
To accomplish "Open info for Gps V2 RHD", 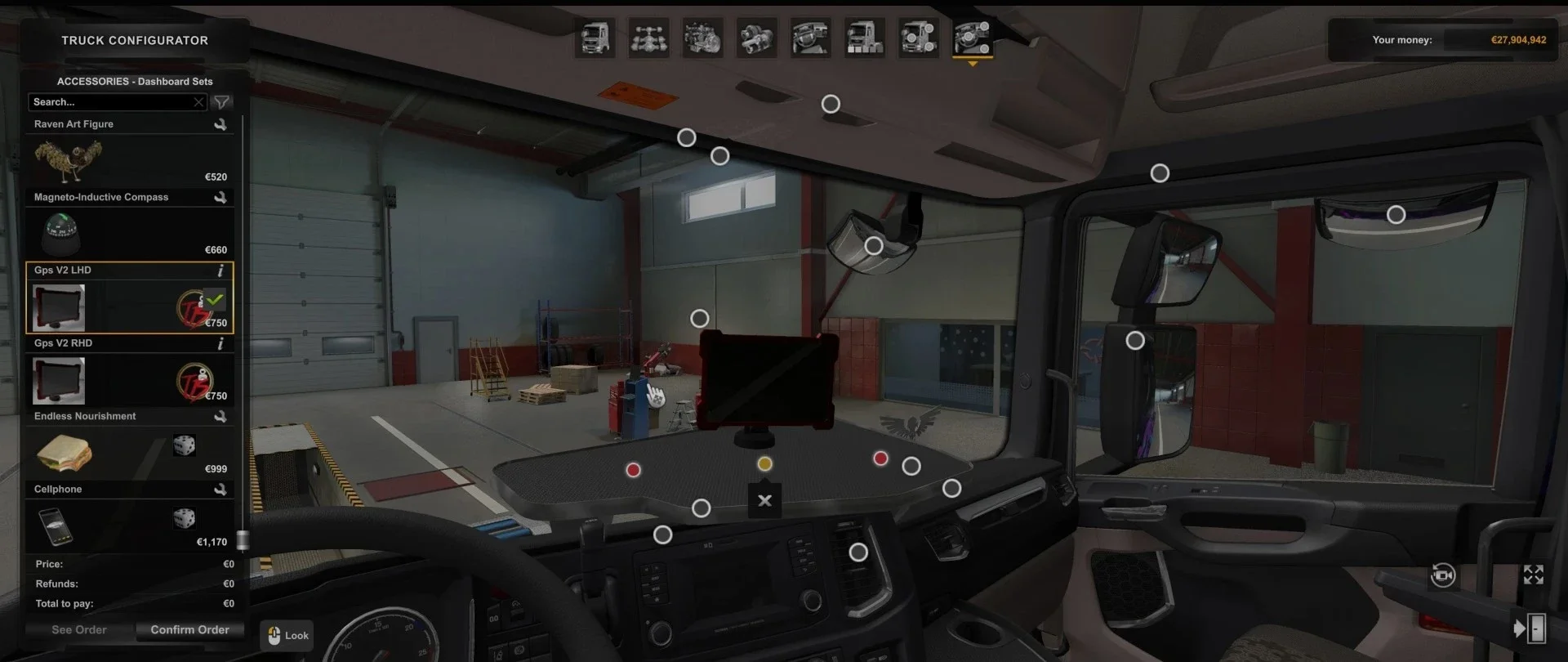I will pyautogui.click(x=221, y=343).
